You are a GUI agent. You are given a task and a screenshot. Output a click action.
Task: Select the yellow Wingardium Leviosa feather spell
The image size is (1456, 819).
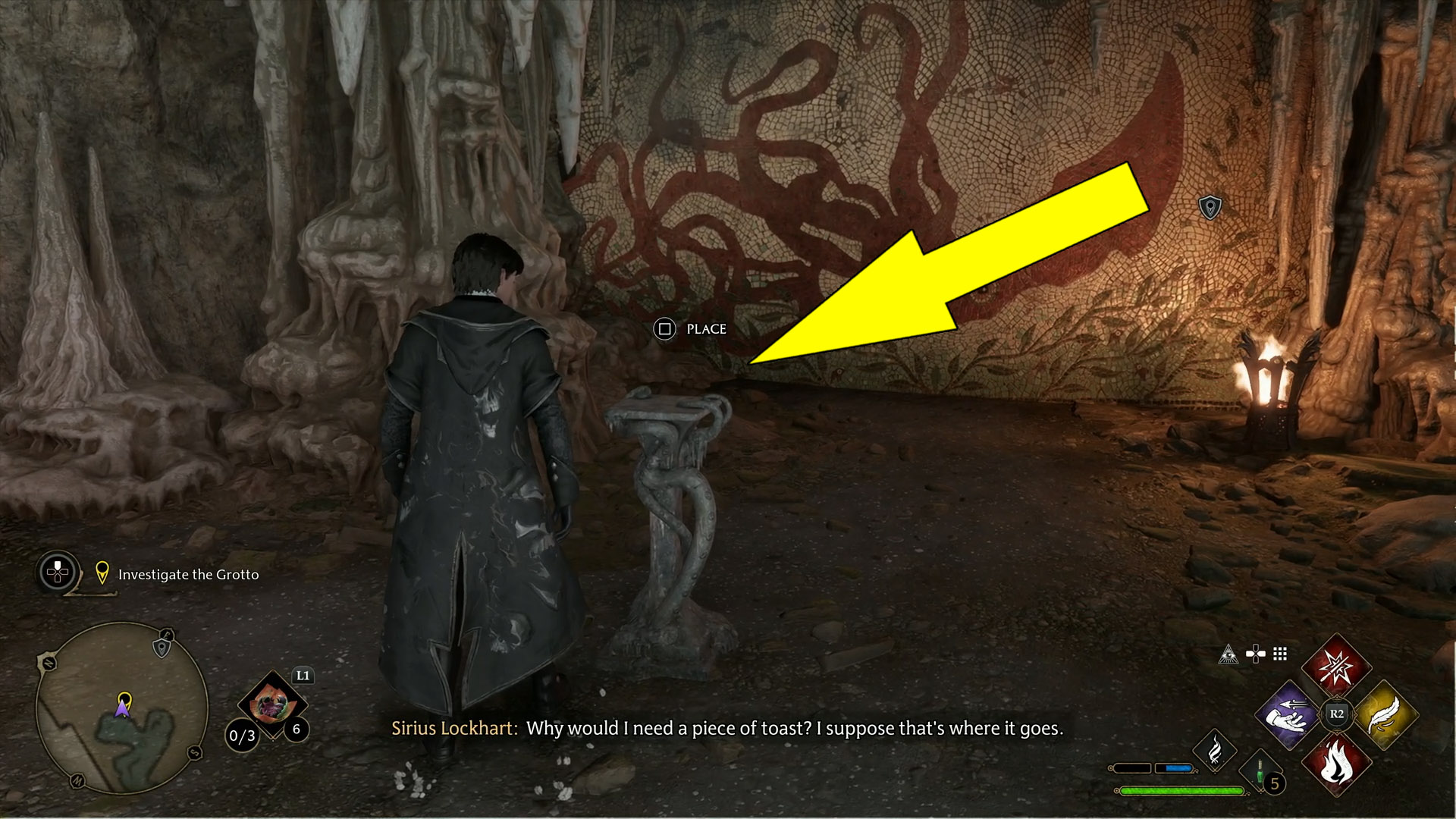click(x=1386, y=714)
